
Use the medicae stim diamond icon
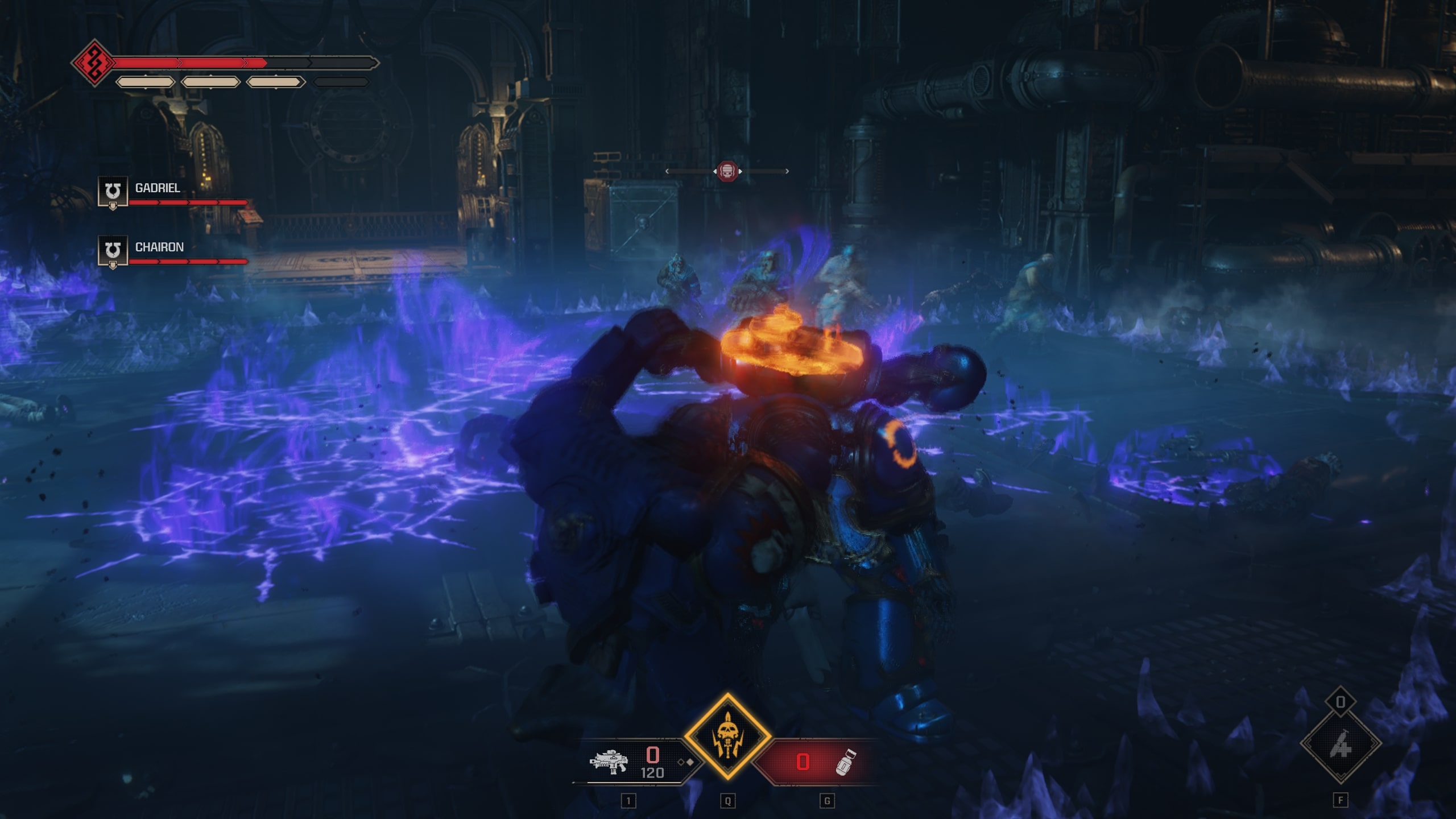[1341, 743]
